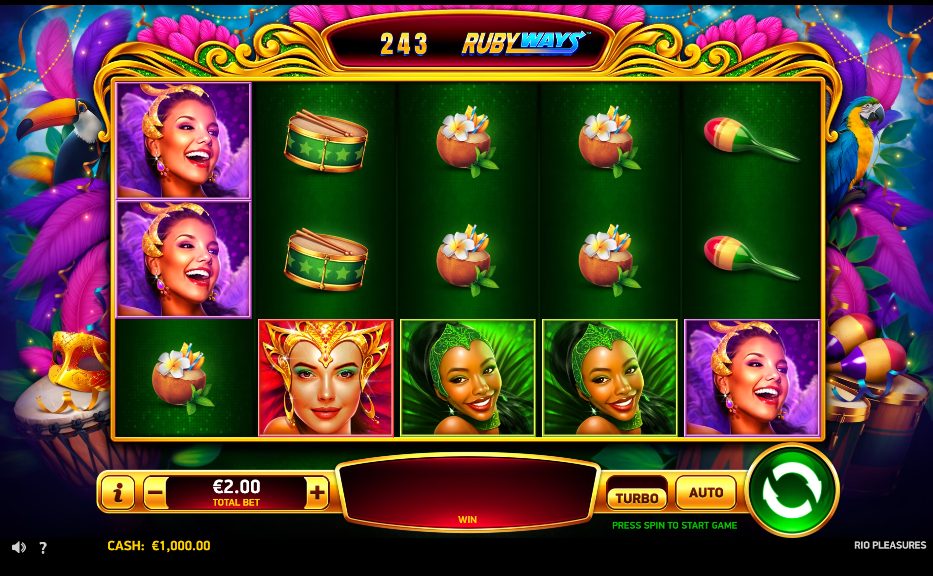Toggle the sound speaker icon
Image resolution: width=933 pixels, height=576 pixels.
coord(19,547)
